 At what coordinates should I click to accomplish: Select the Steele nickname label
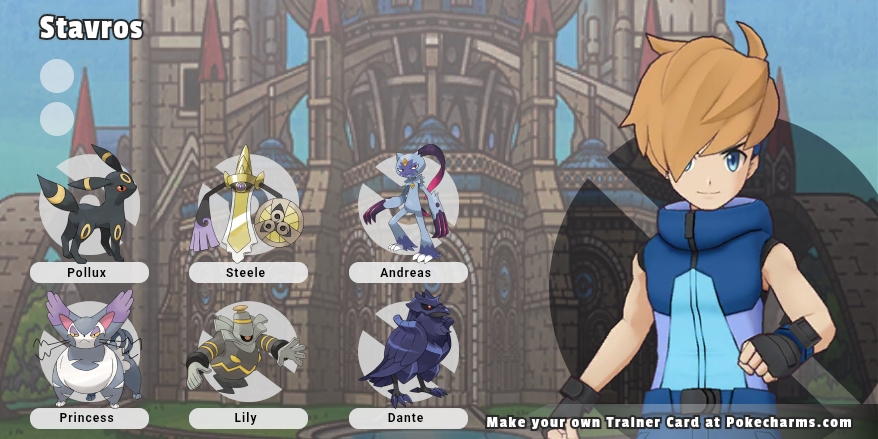[248, 272]
